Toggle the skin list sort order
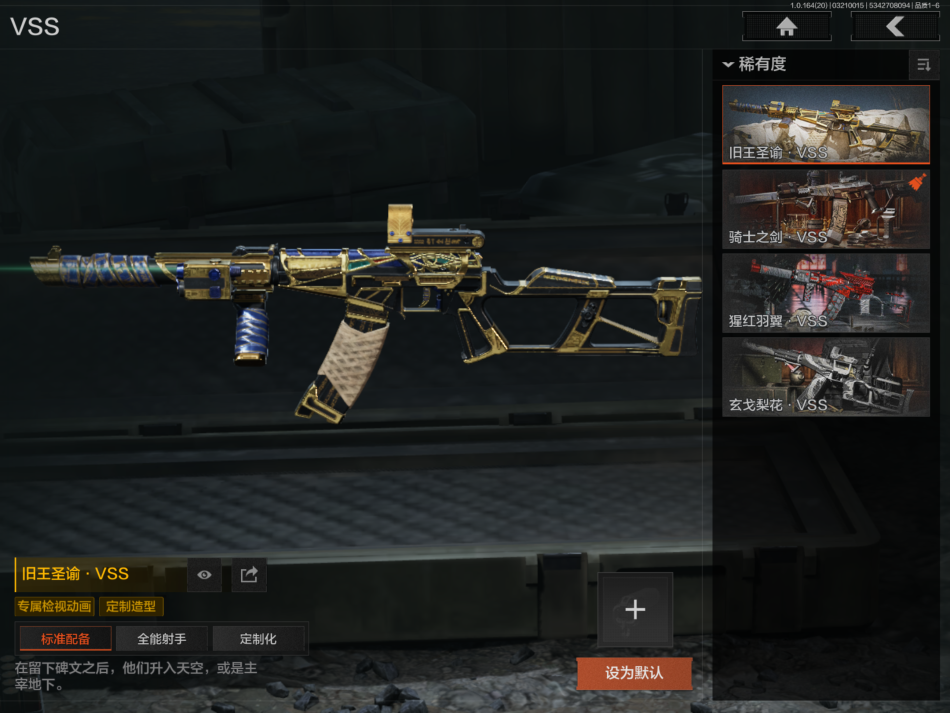 click(x=923, y=65)
